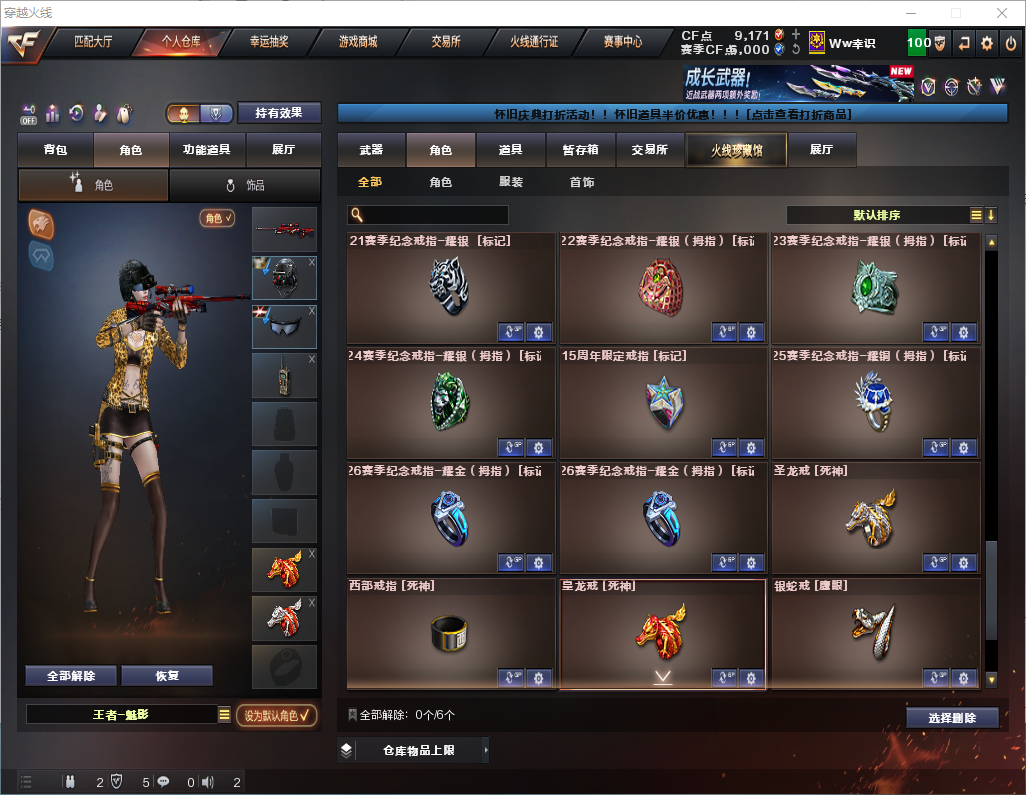Switch to the 道具 items tab
The image size is (1026, 795).
(510, 150)
